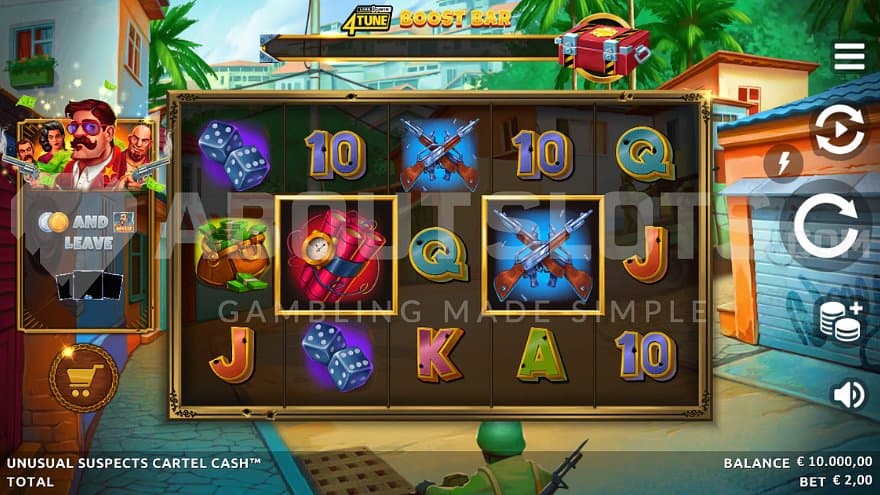Viewport: 880px width, 495px height.
Task: Activate the autoplay button
Action: [x=840, y=132]
